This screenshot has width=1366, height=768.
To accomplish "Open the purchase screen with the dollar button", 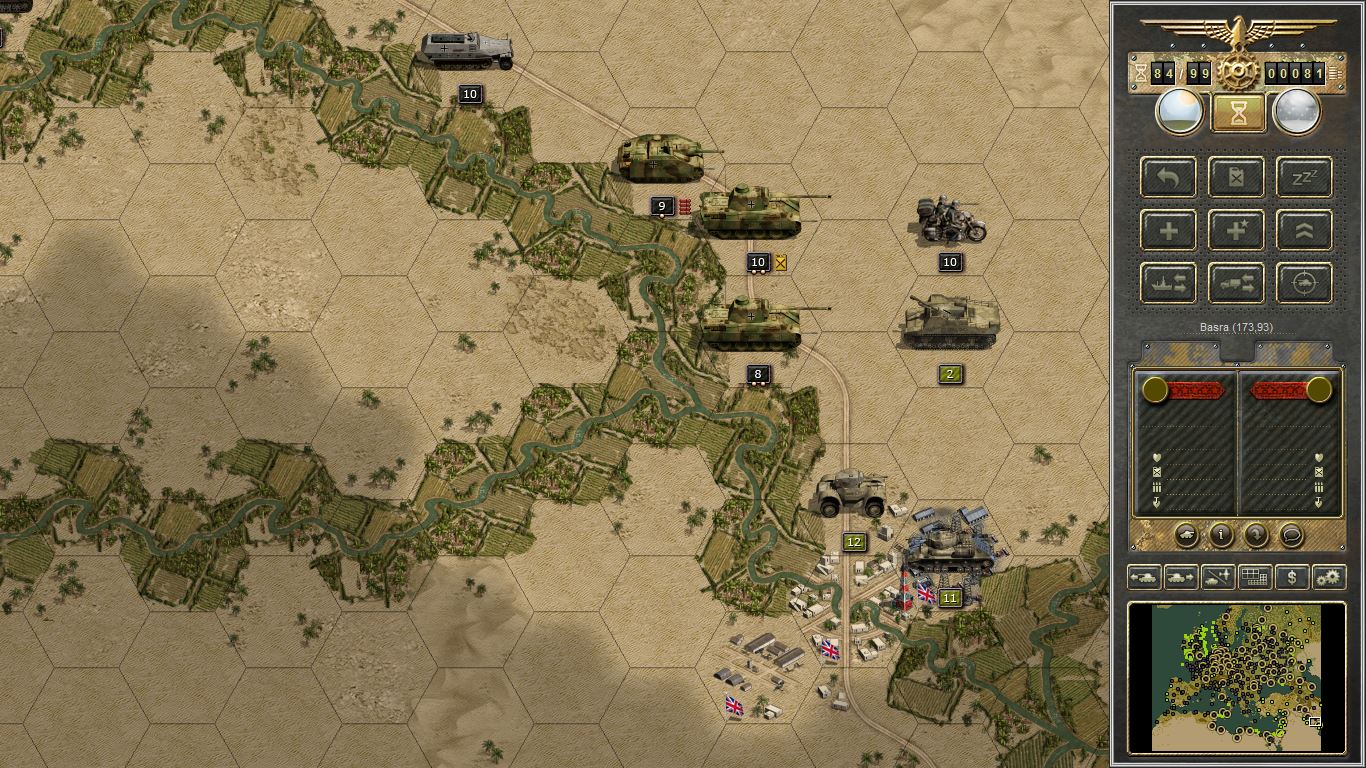I will pos(1292,577).
